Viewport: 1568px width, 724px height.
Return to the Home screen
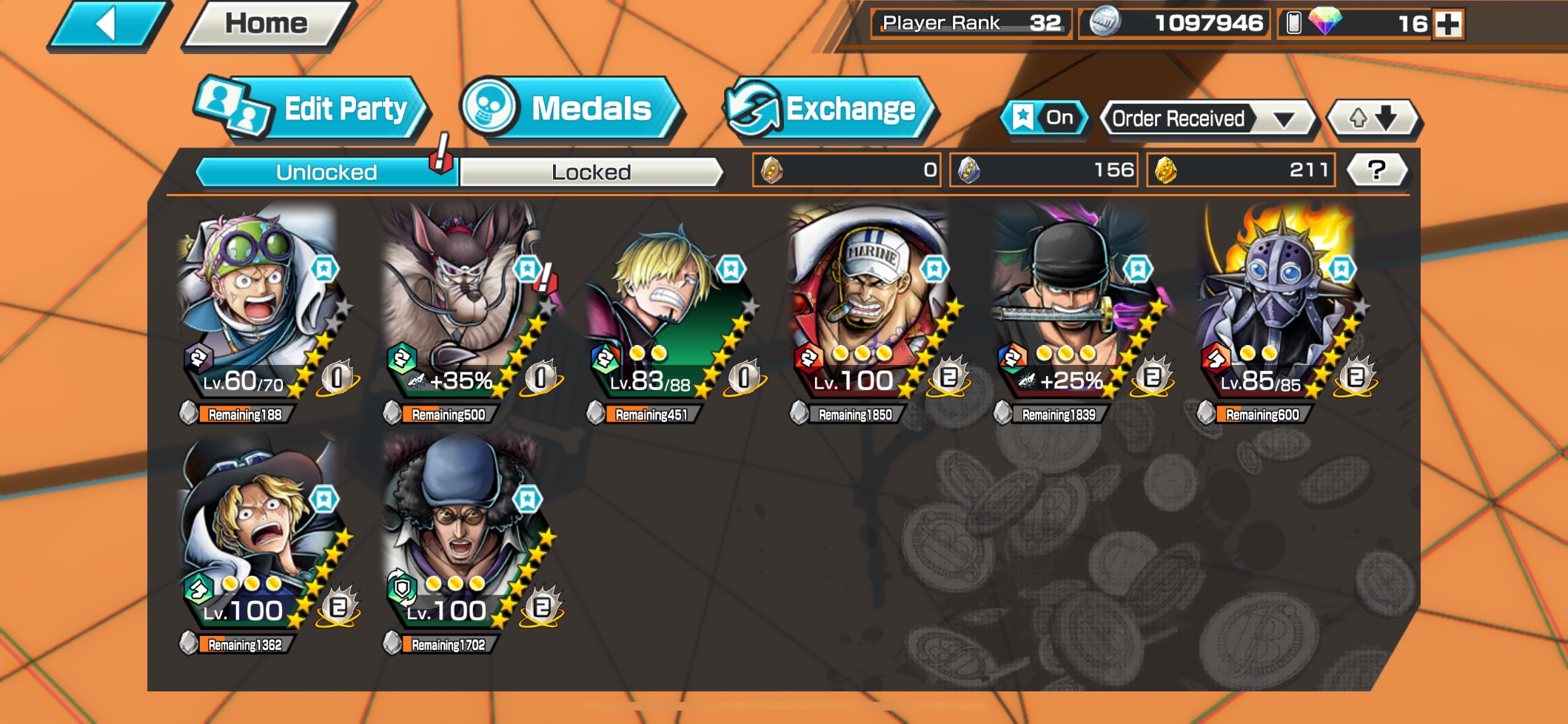click(x=267, y=25)
